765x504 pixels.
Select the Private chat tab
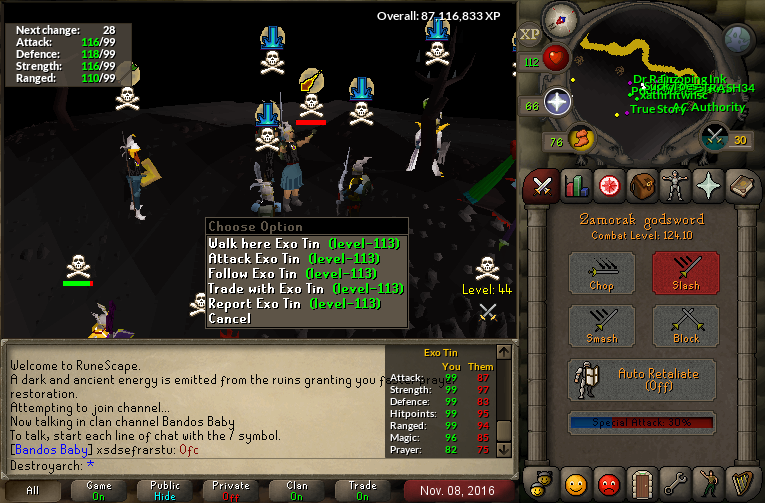point(231,490)
